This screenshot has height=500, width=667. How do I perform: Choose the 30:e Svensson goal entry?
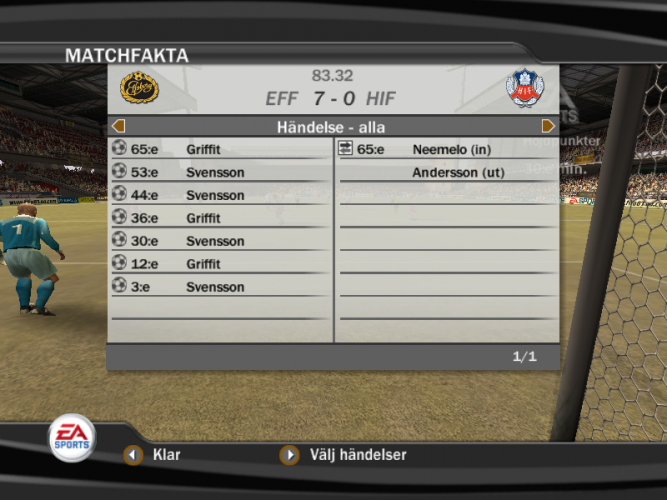pos(220,241)
